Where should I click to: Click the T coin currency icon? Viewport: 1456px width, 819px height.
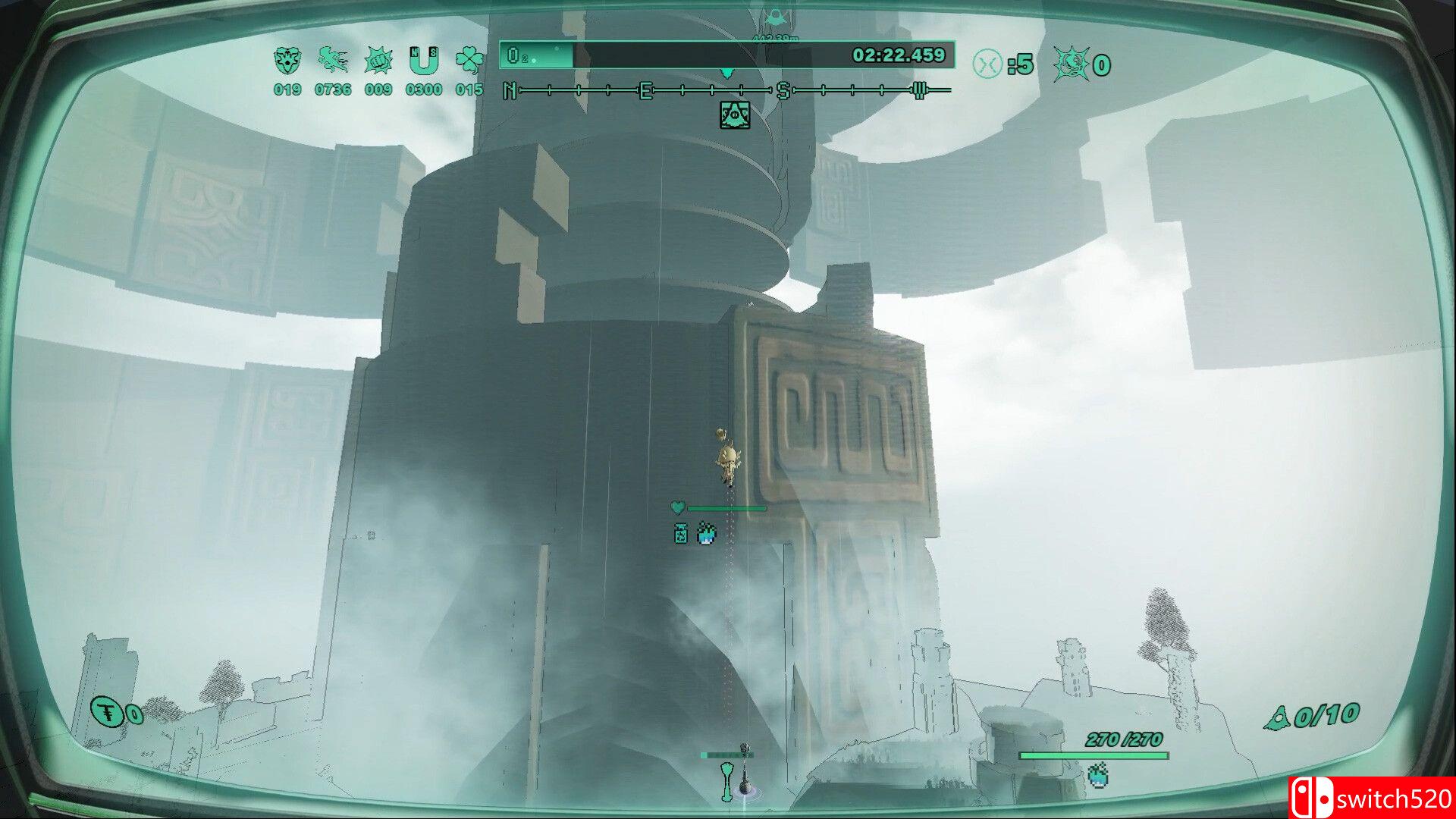[x=108, y=711]
